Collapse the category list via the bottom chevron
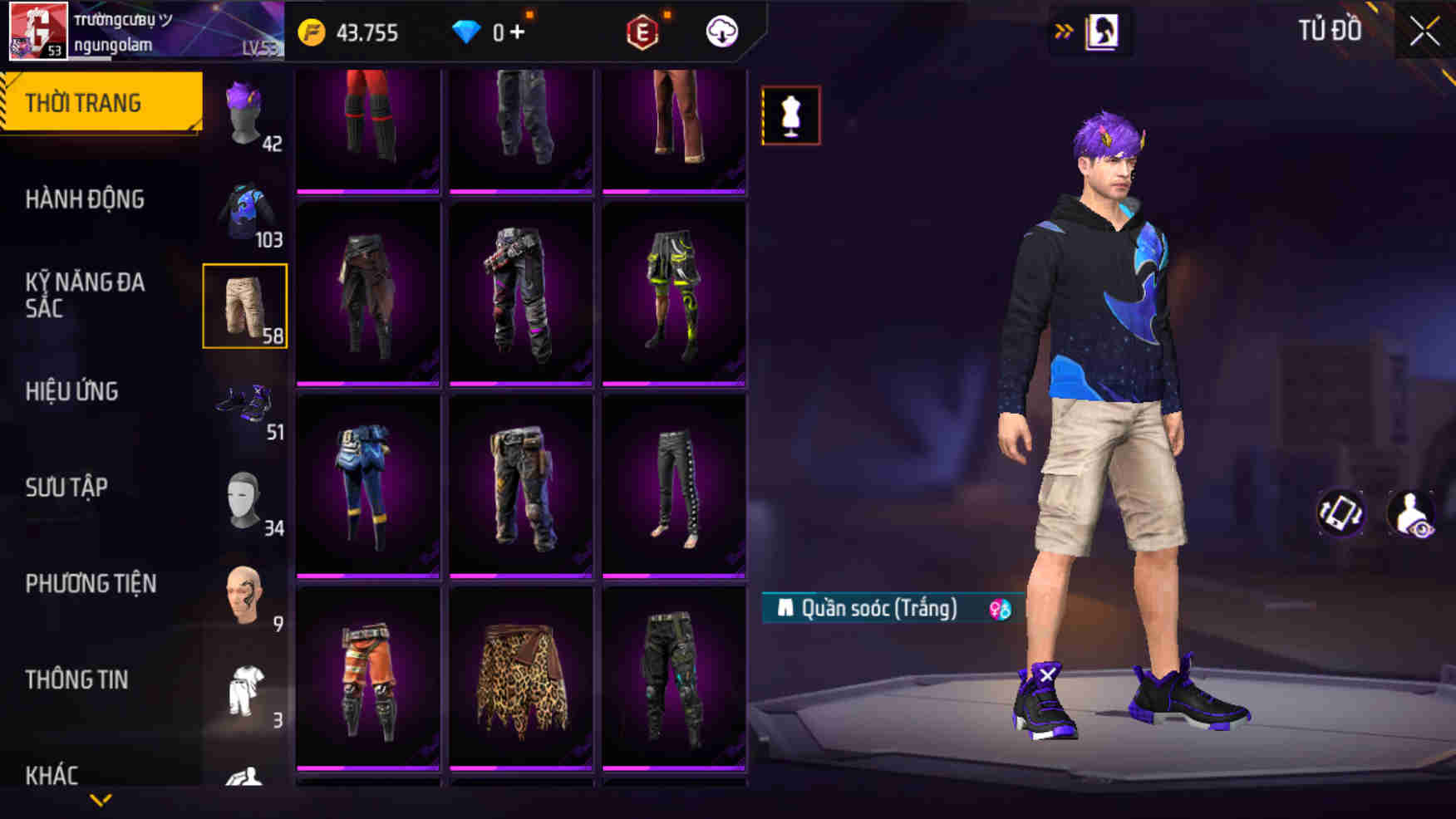Image resolution: width=1456 pixels, height=819 pixels. pyautogui.click(x=100, y=800)
